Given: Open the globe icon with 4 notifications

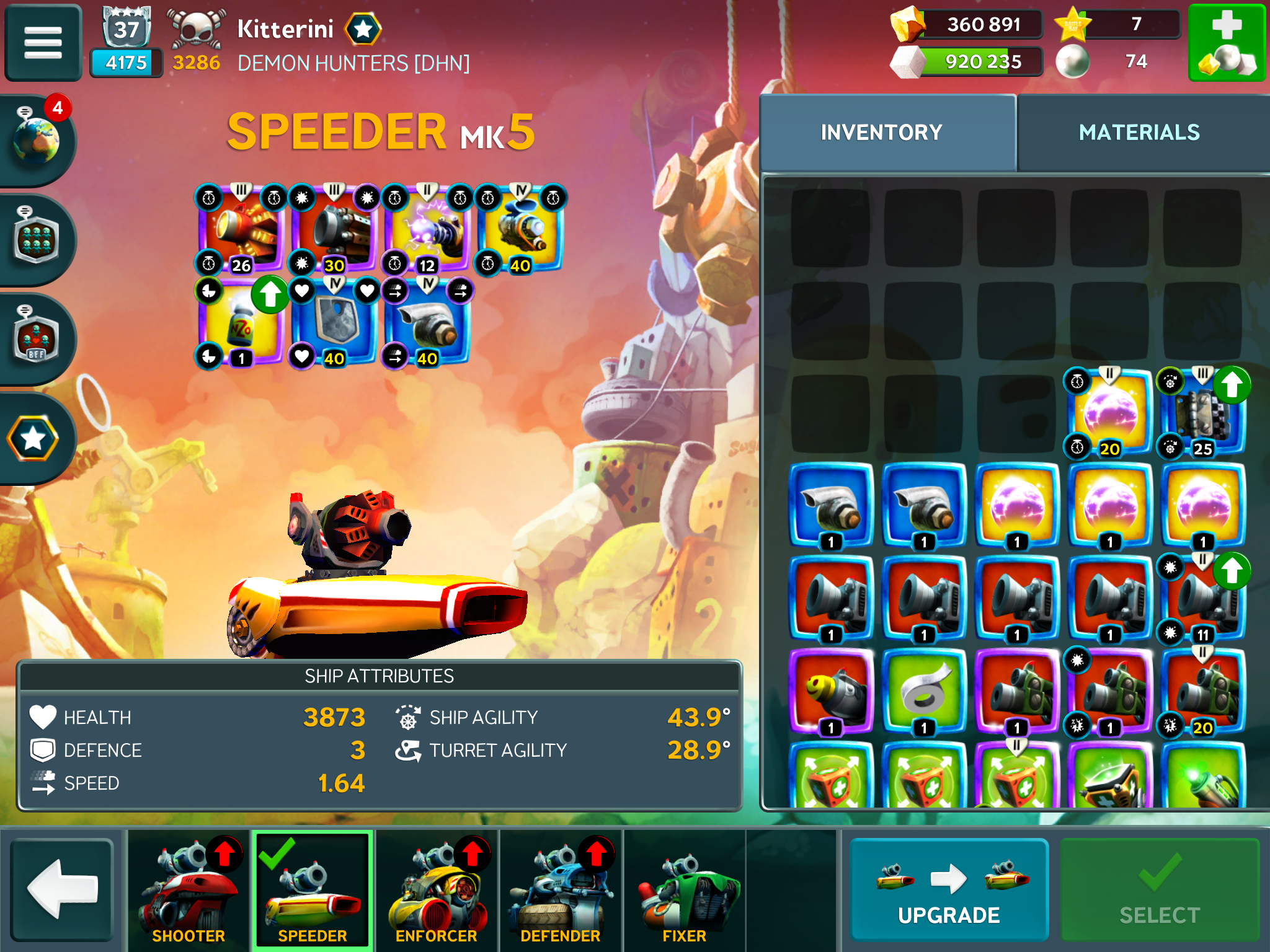Looking at the screenshot, I should [37, 140].
